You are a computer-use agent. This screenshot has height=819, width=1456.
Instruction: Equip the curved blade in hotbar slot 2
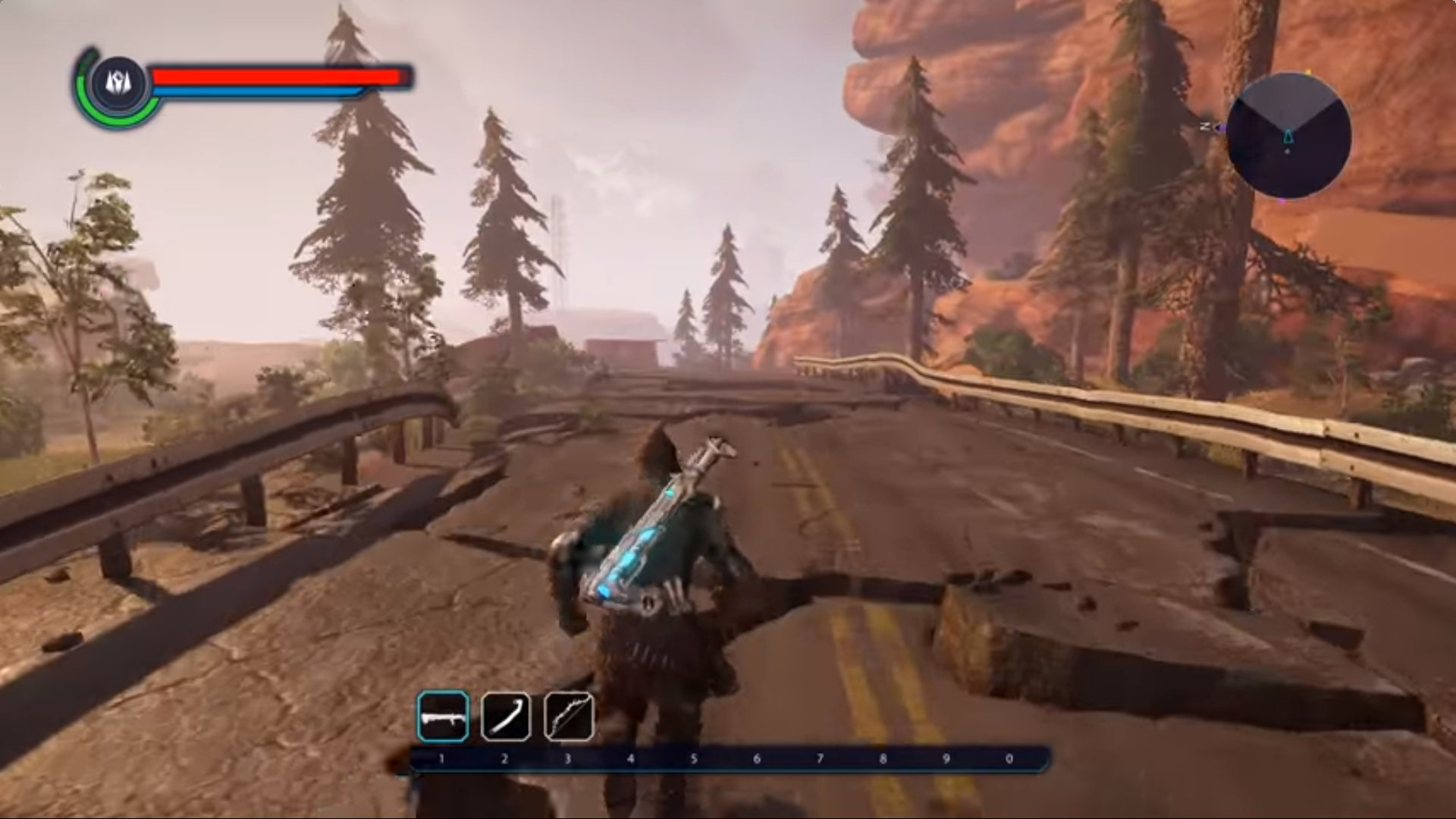[x=506, y=717]
